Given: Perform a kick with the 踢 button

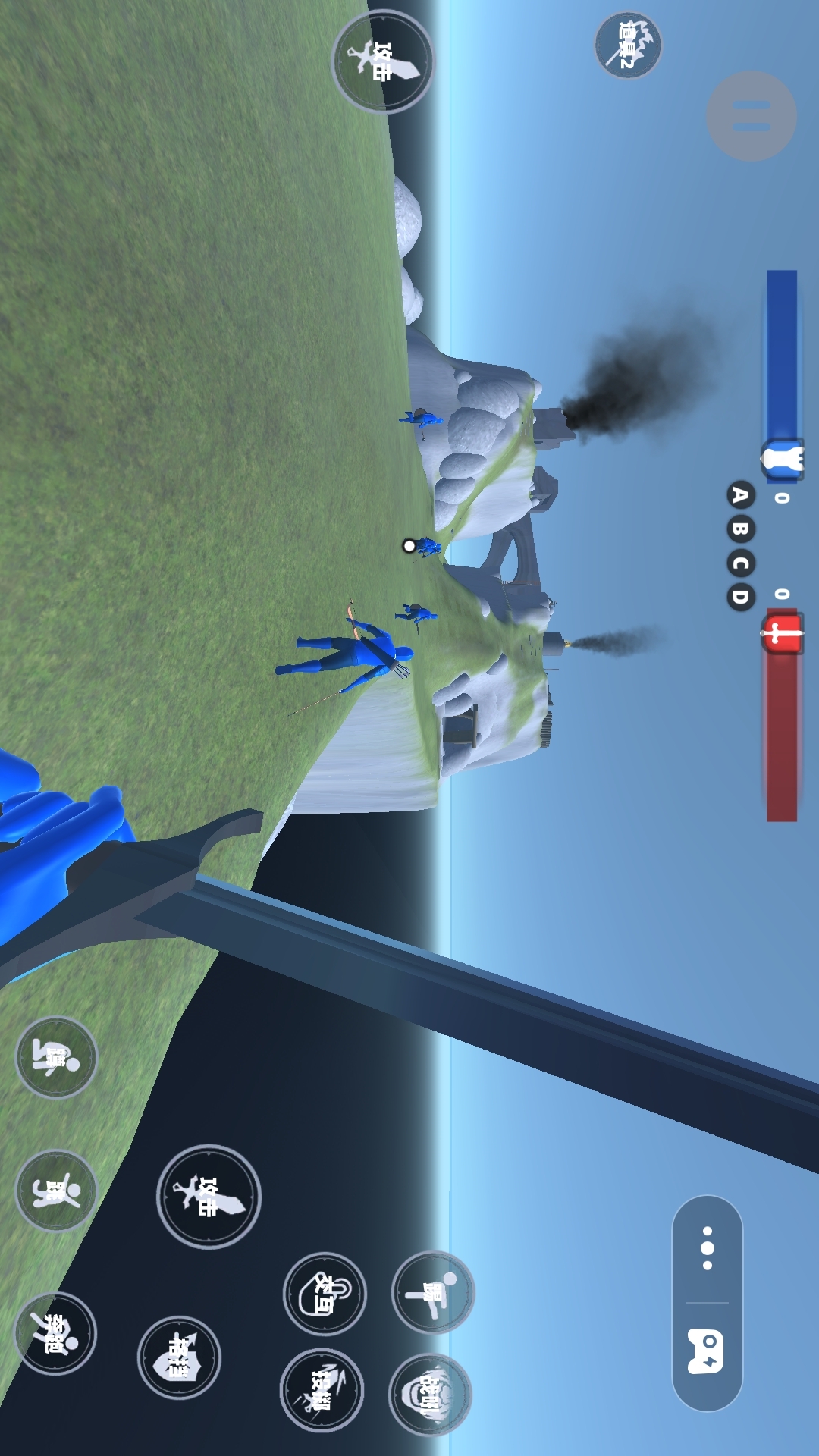Looking at the screenshot, I should click(x=433, y=1292).
